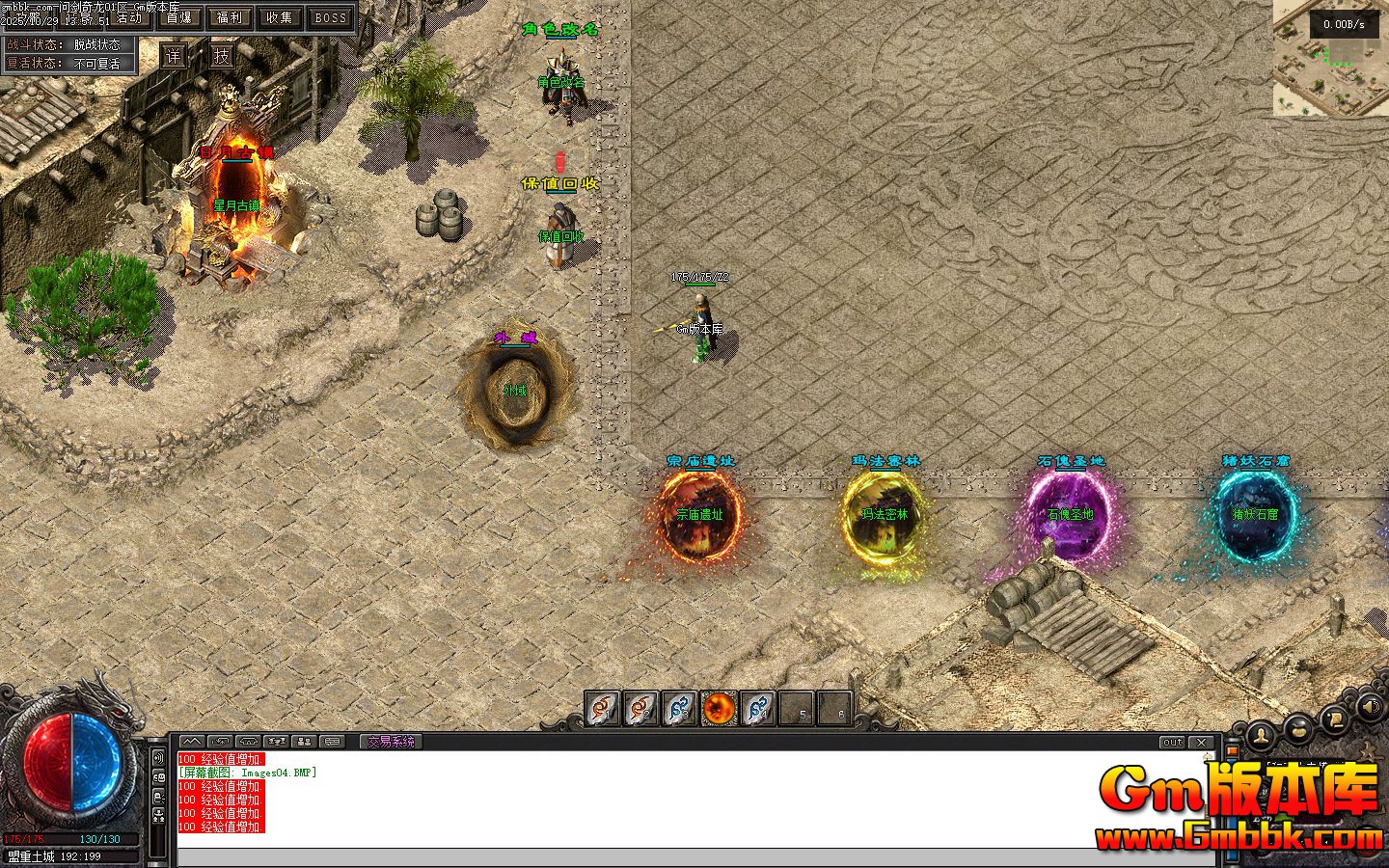Use the blue rune stone in slot 3
The image size is (1389, 868).
(x=680, y=709)
